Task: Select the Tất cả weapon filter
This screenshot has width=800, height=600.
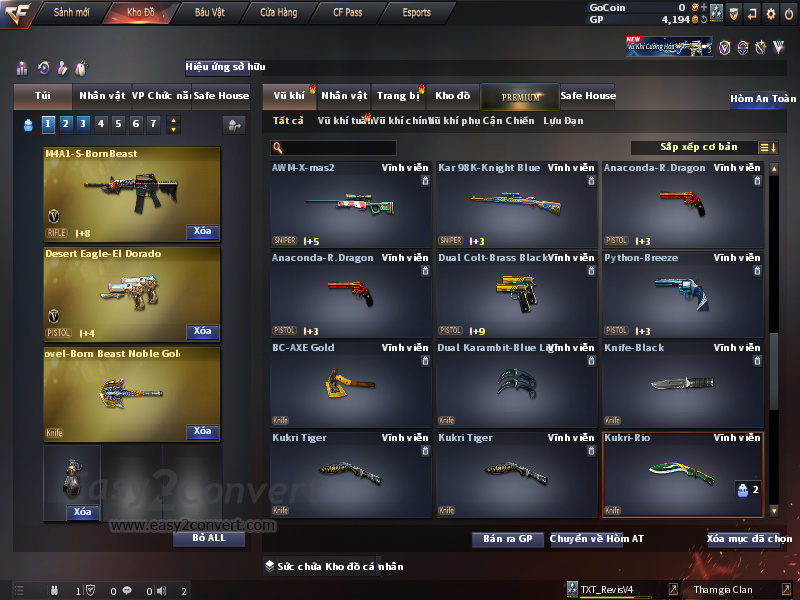Action: (x=287, y=121)
